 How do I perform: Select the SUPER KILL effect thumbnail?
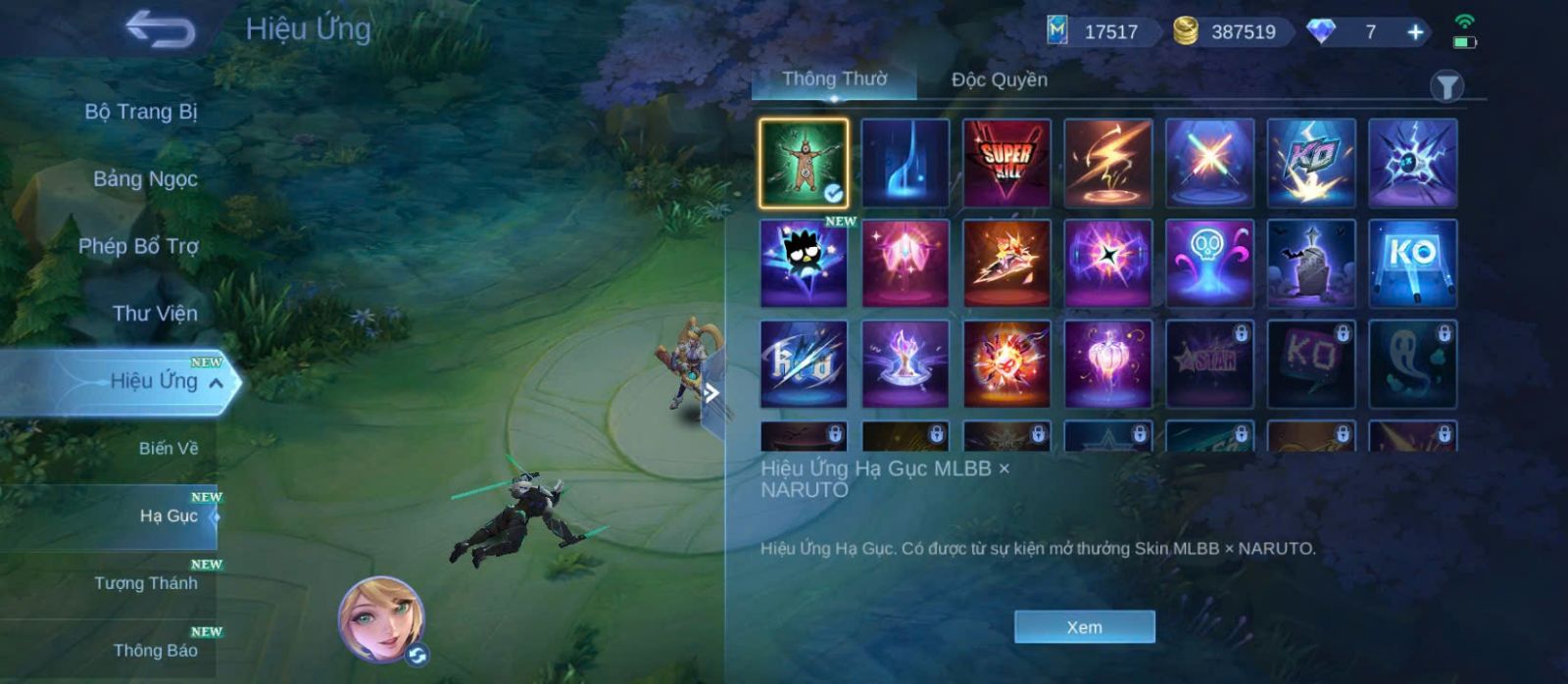[1006, 163]
